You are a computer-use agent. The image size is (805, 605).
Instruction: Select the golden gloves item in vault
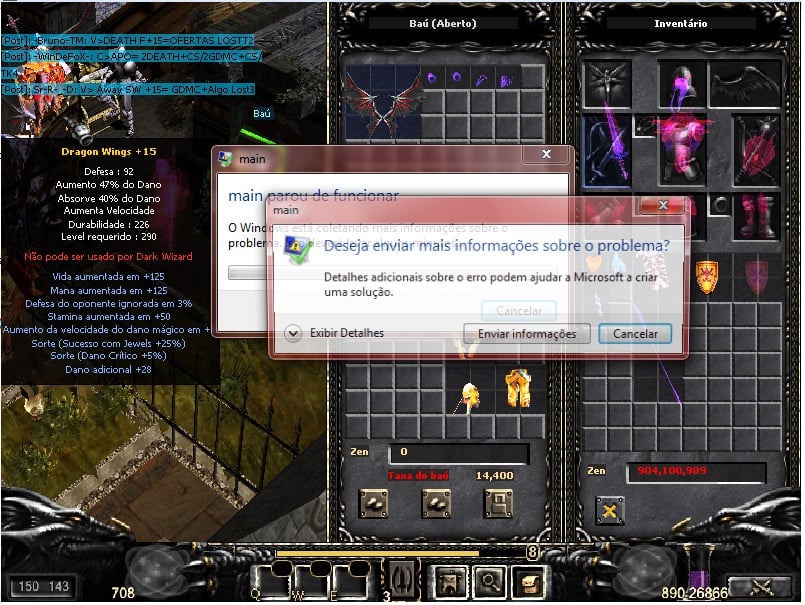point(466,396)
